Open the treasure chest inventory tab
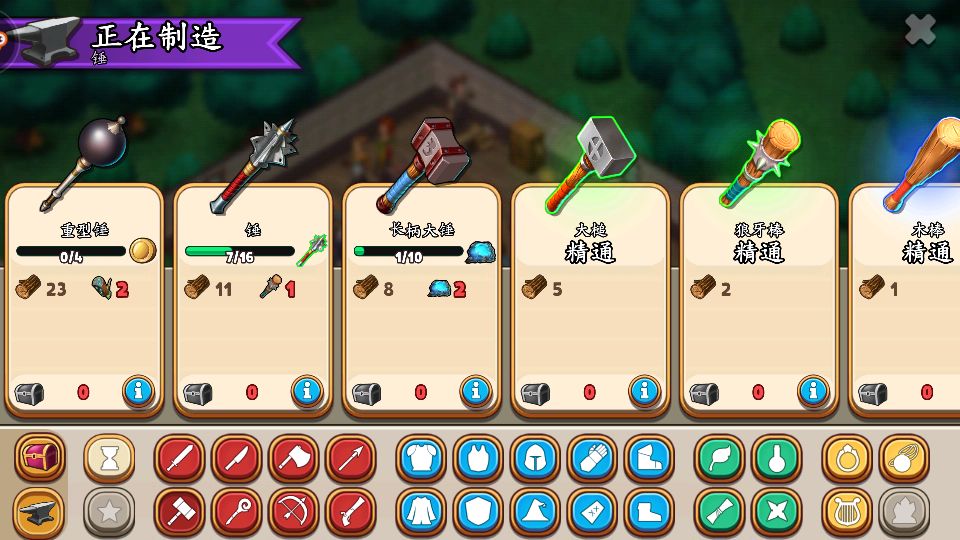 [39, 458]
